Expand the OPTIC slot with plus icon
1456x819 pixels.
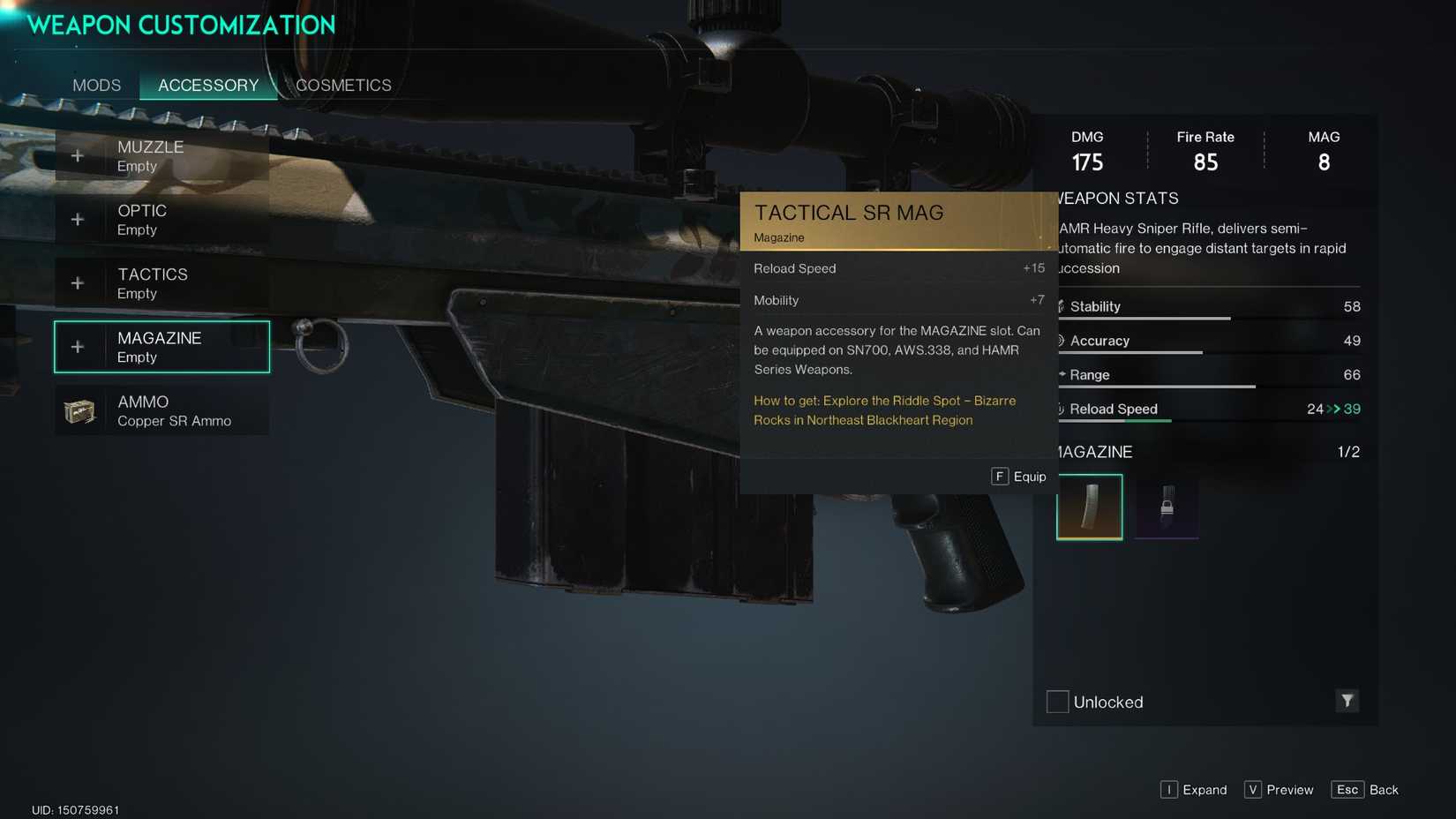coord(78,219)
